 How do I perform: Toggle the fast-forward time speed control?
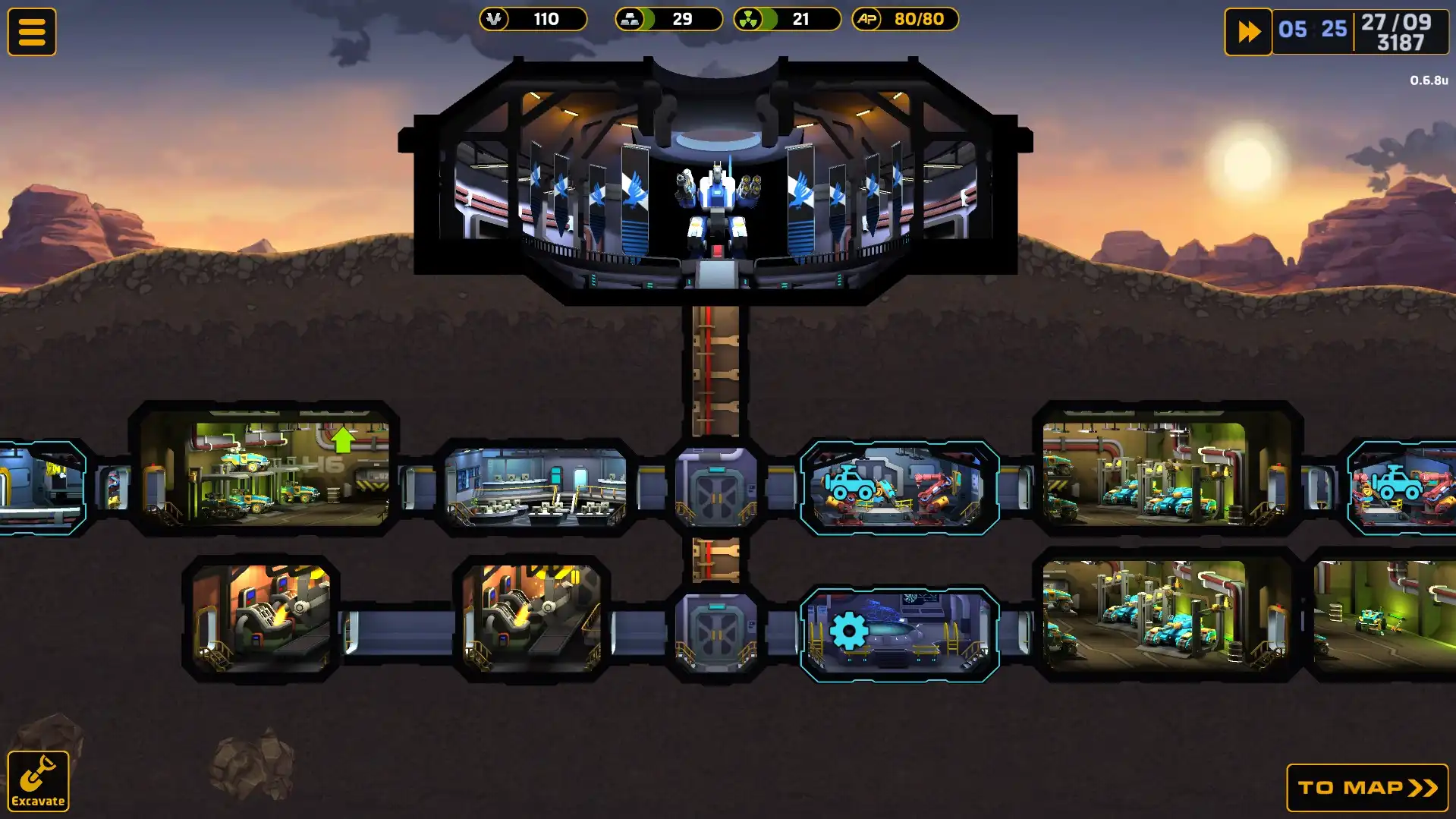click(1248, 30)
